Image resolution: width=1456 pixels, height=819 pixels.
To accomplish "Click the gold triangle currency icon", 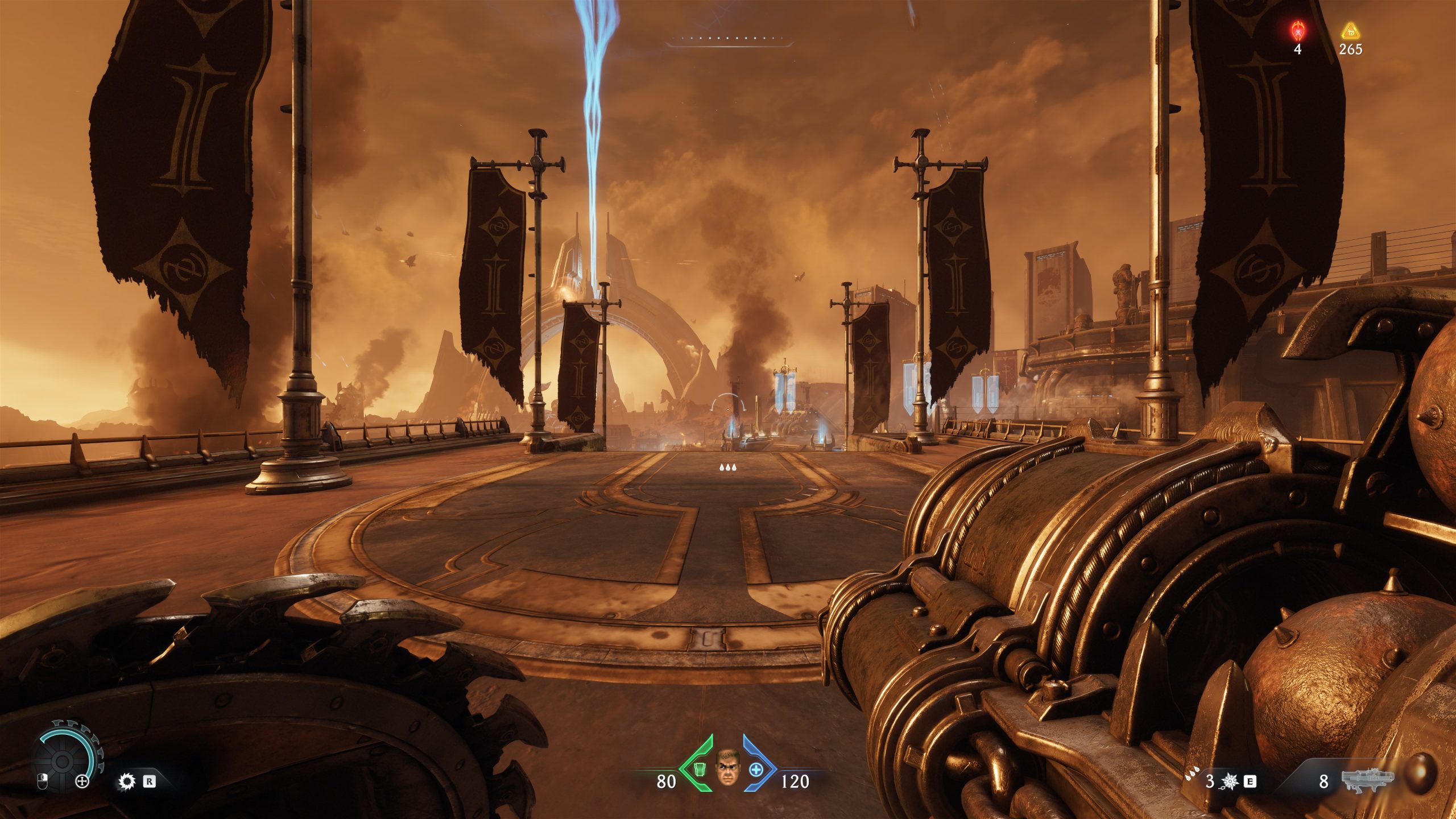I will click(1350, 30).
